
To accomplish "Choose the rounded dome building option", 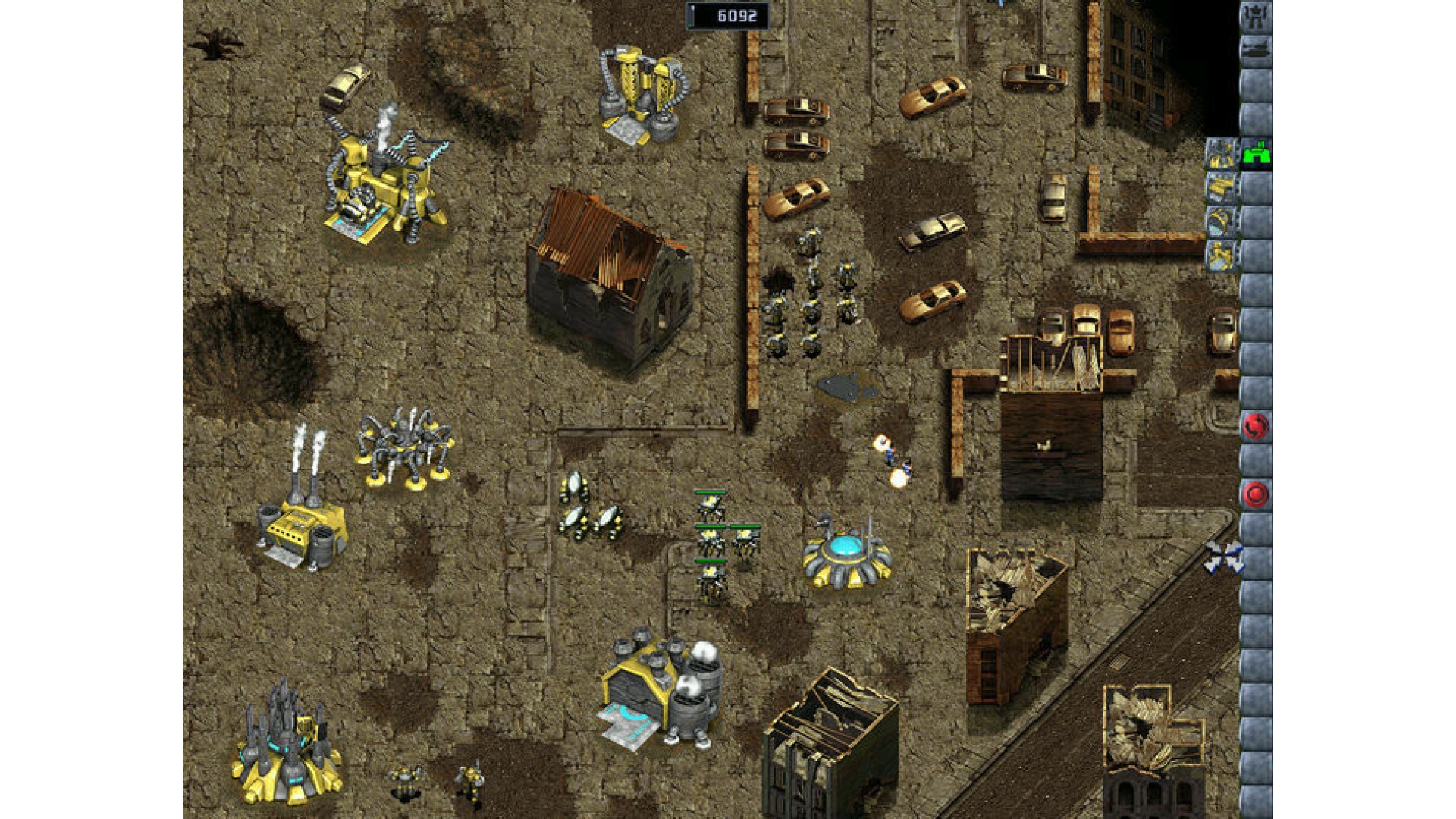I will pos(1222,221).
